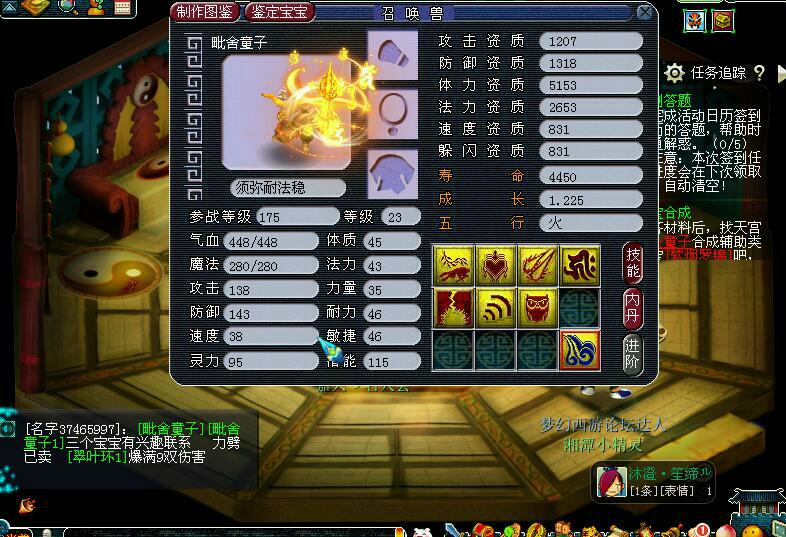The image size is (786, 537).
Task: Select the red owl skill icon
Action: (538, 309)
